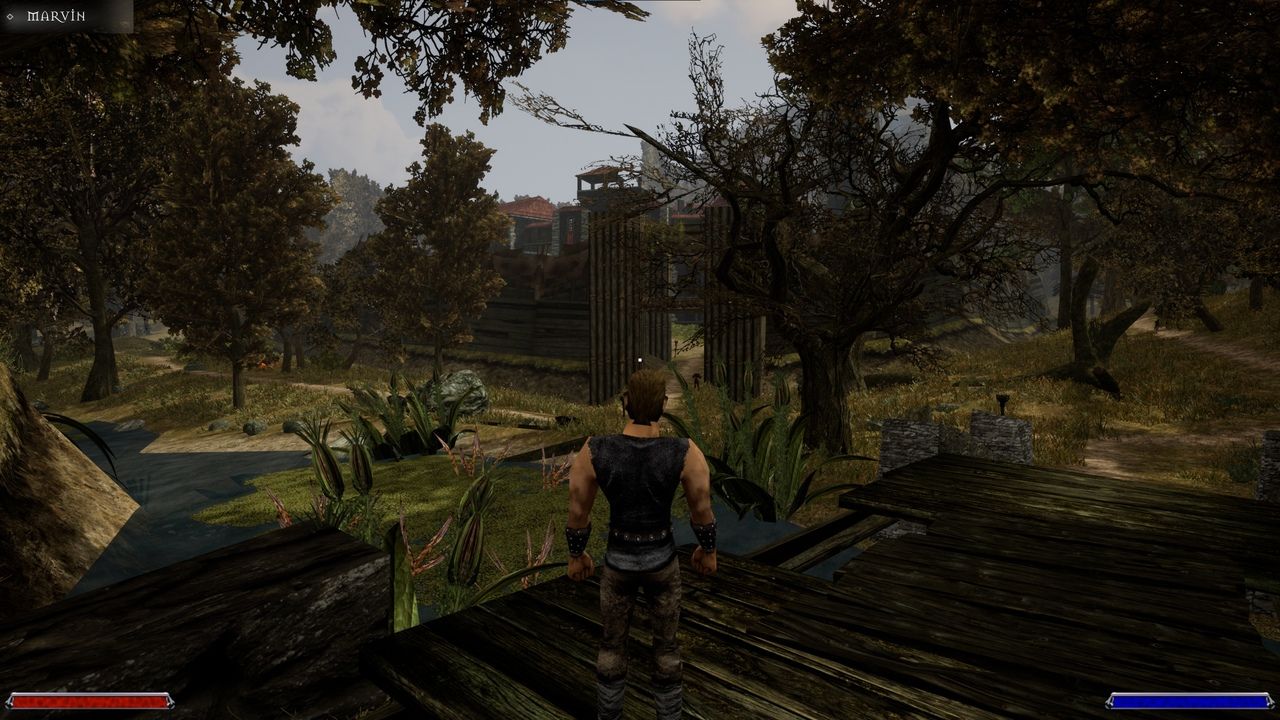Click the MARVIN debug mode label

[x=55, y=15]
